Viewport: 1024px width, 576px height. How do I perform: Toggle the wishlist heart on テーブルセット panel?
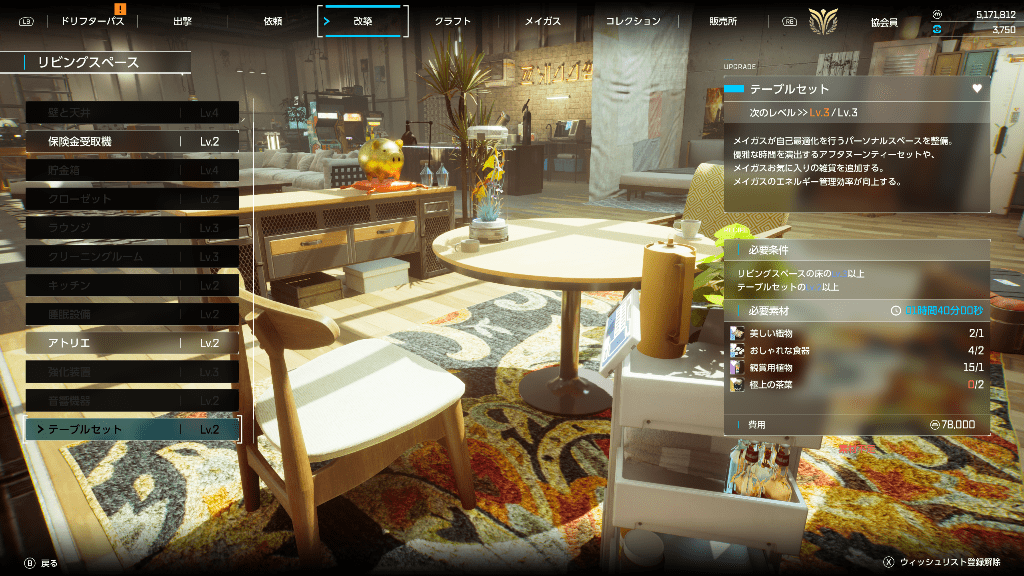[977, 89]
